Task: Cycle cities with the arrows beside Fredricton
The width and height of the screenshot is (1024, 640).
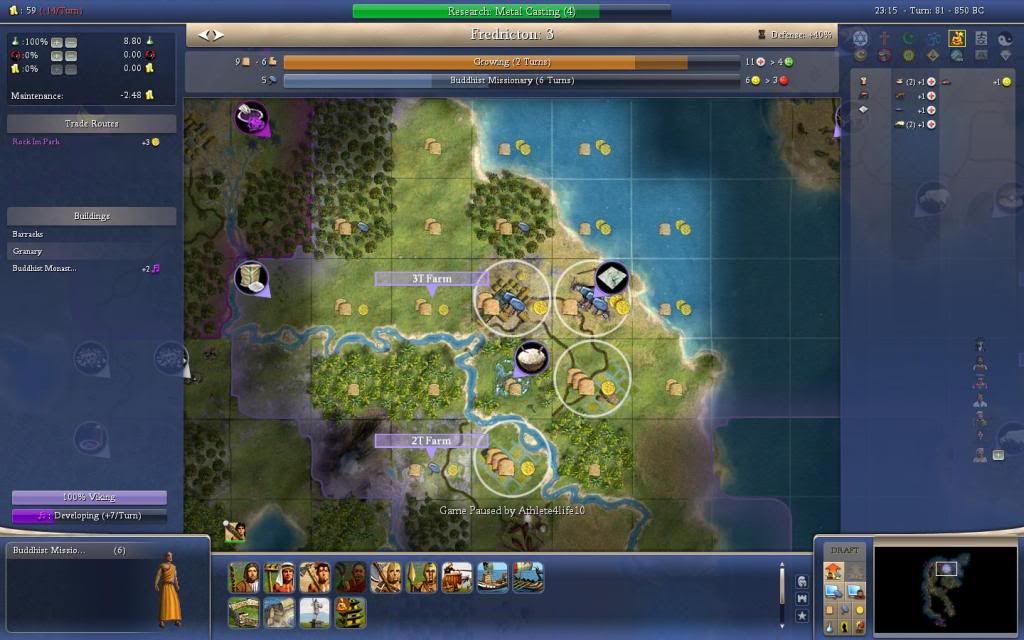Action: coord(211,35)
